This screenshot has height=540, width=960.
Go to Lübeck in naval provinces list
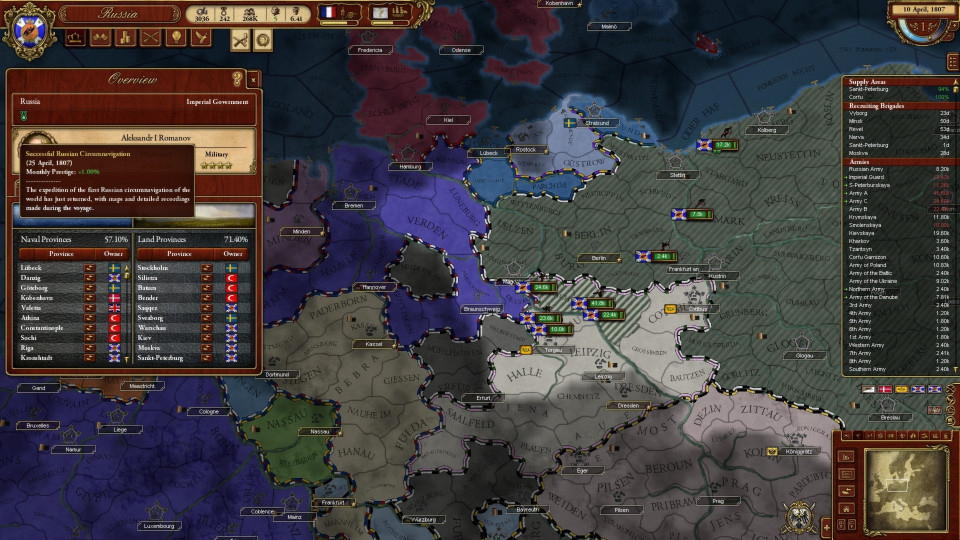coord(32,268)
